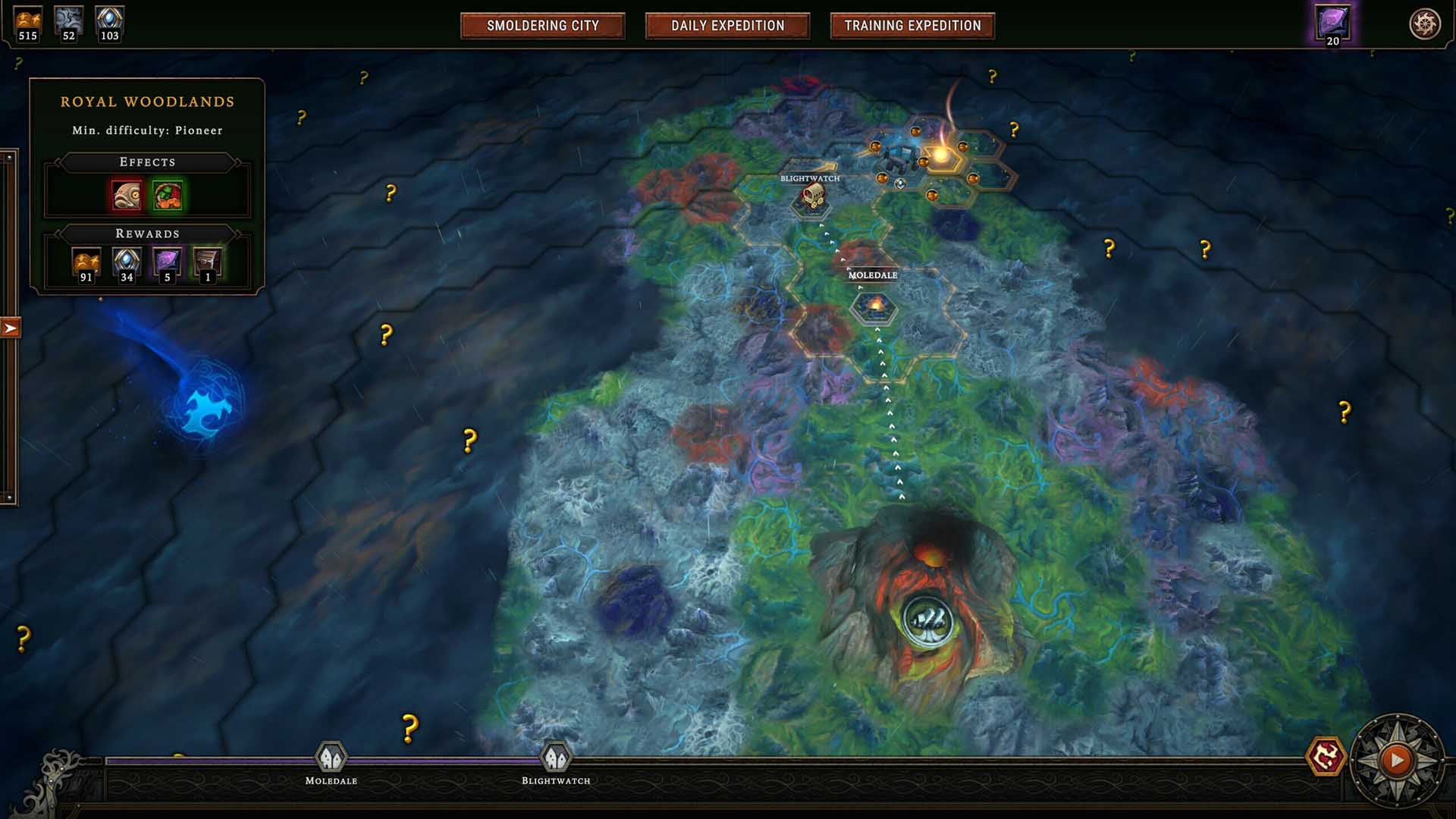This screenshot has width=1456, height=819.
Task: Open the Smoldering City tab
Action: click(x=544, y=25)
